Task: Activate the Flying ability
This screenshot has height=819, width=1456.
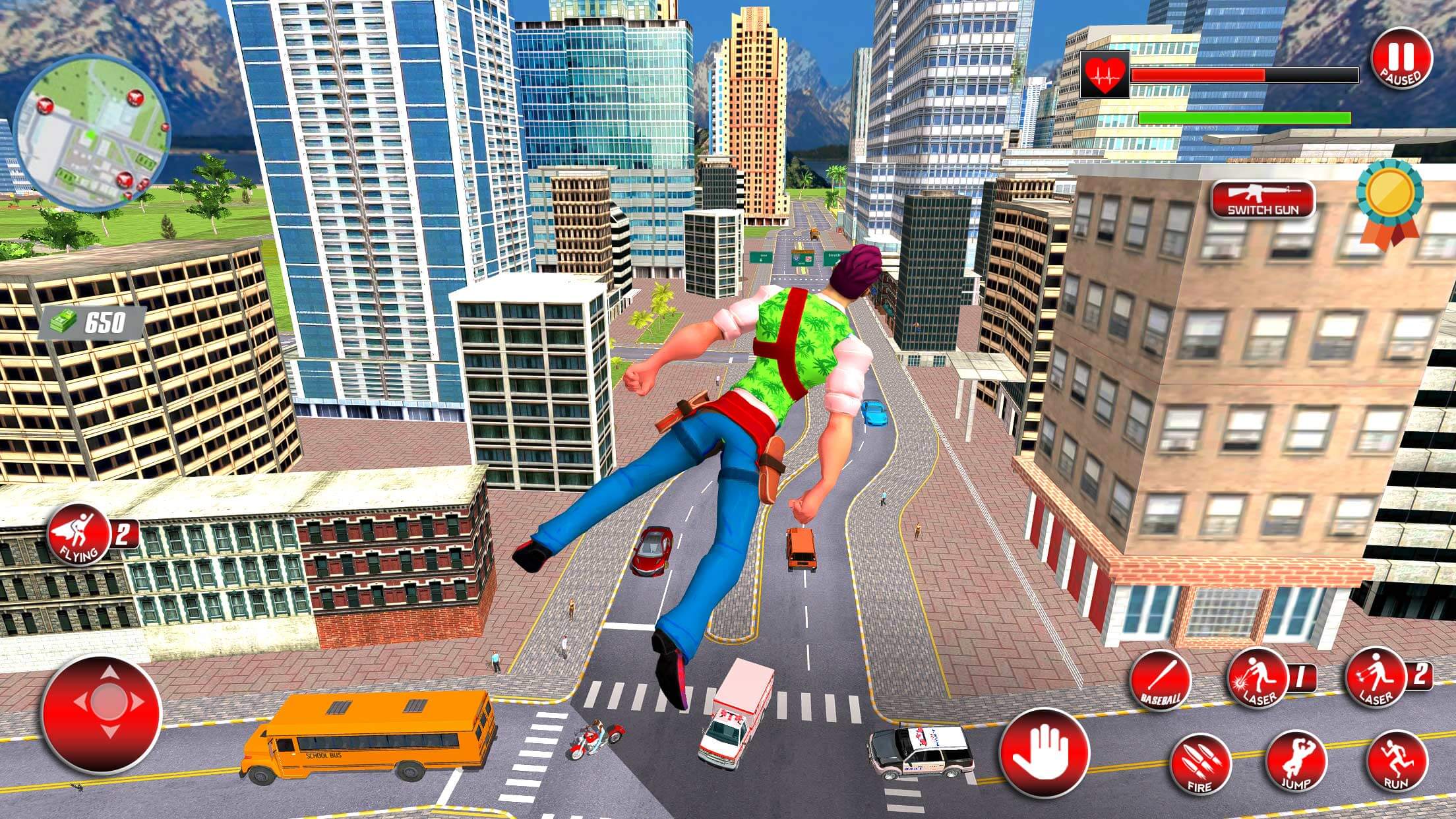Action: point(78,535)
